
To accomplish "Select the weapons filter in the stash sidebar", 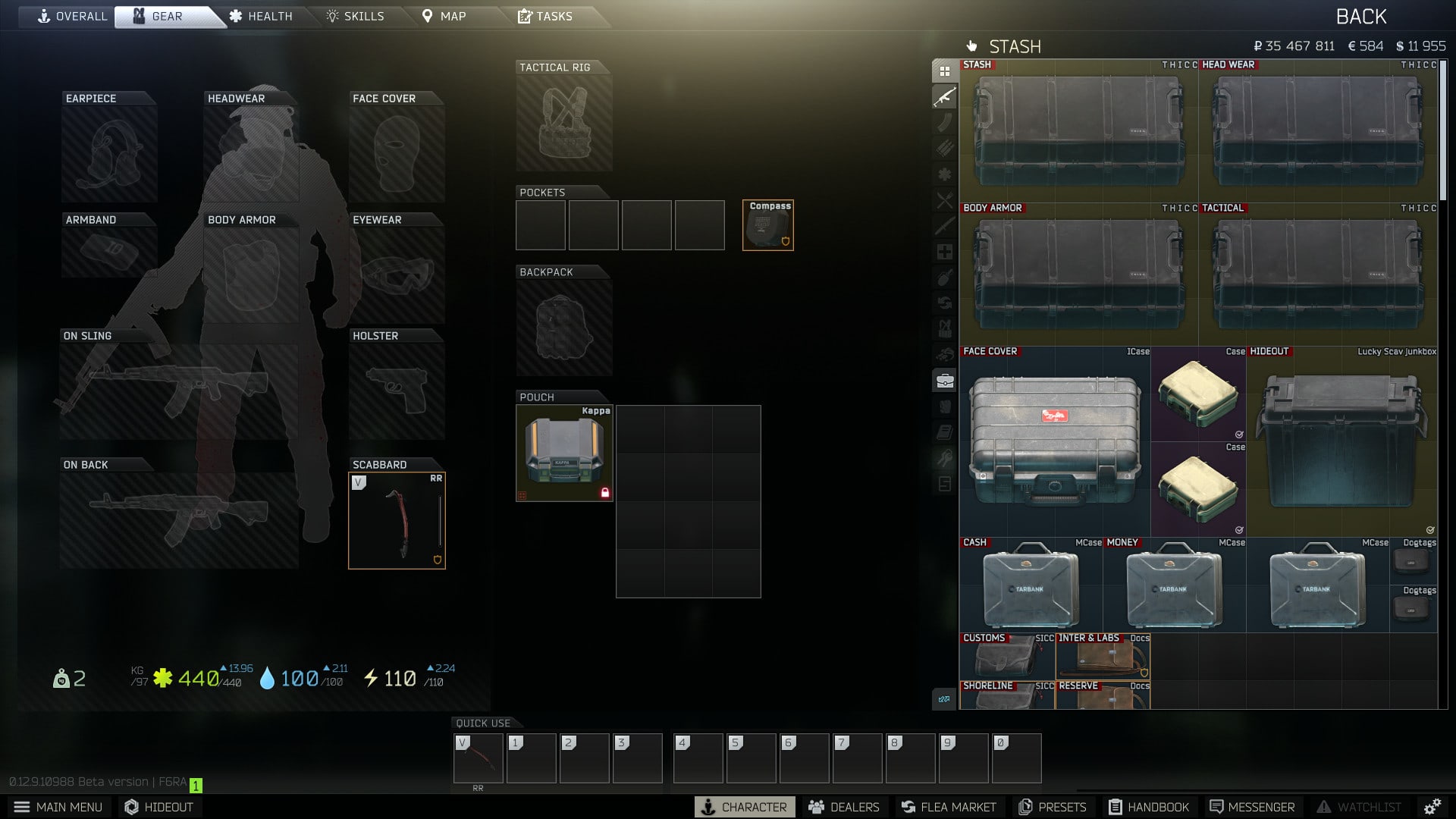I will (x=945, y=96).
